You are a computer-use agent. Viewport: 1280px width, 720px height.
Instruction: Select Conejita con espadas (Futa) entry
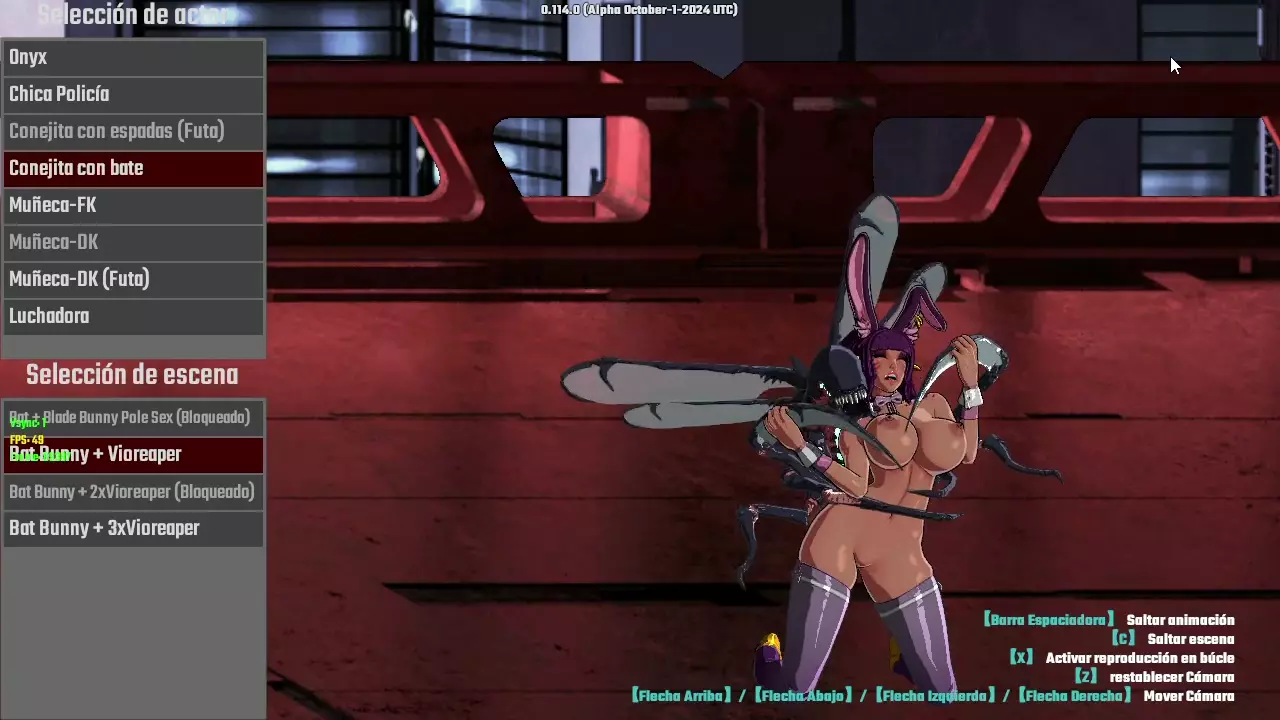[132, 132]
